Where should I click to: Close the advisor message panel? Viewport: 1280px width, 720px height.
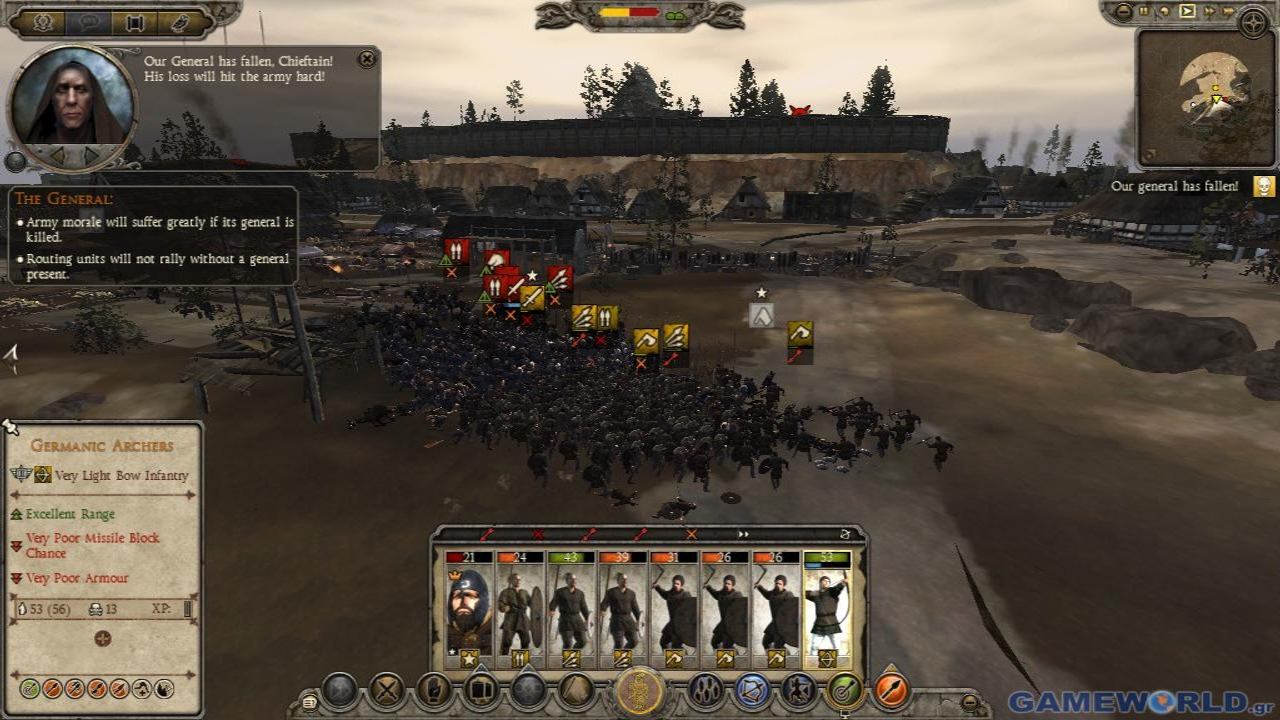[x=367, y=59]
